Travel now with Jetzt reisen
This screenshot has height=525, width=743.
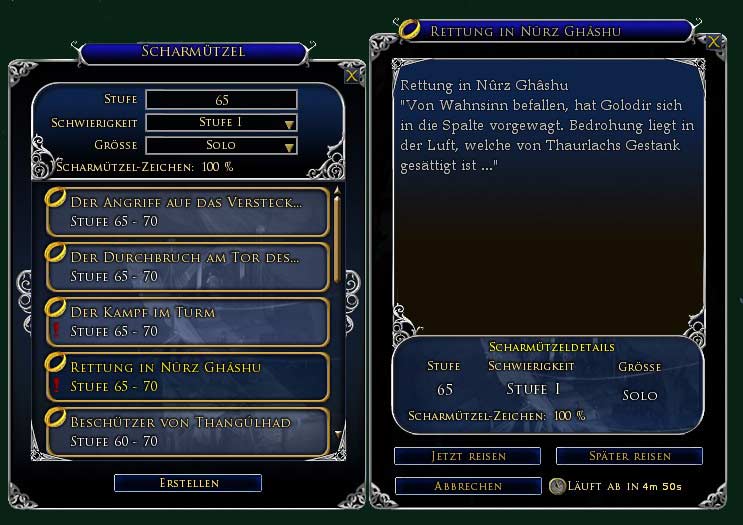(467, 456)
